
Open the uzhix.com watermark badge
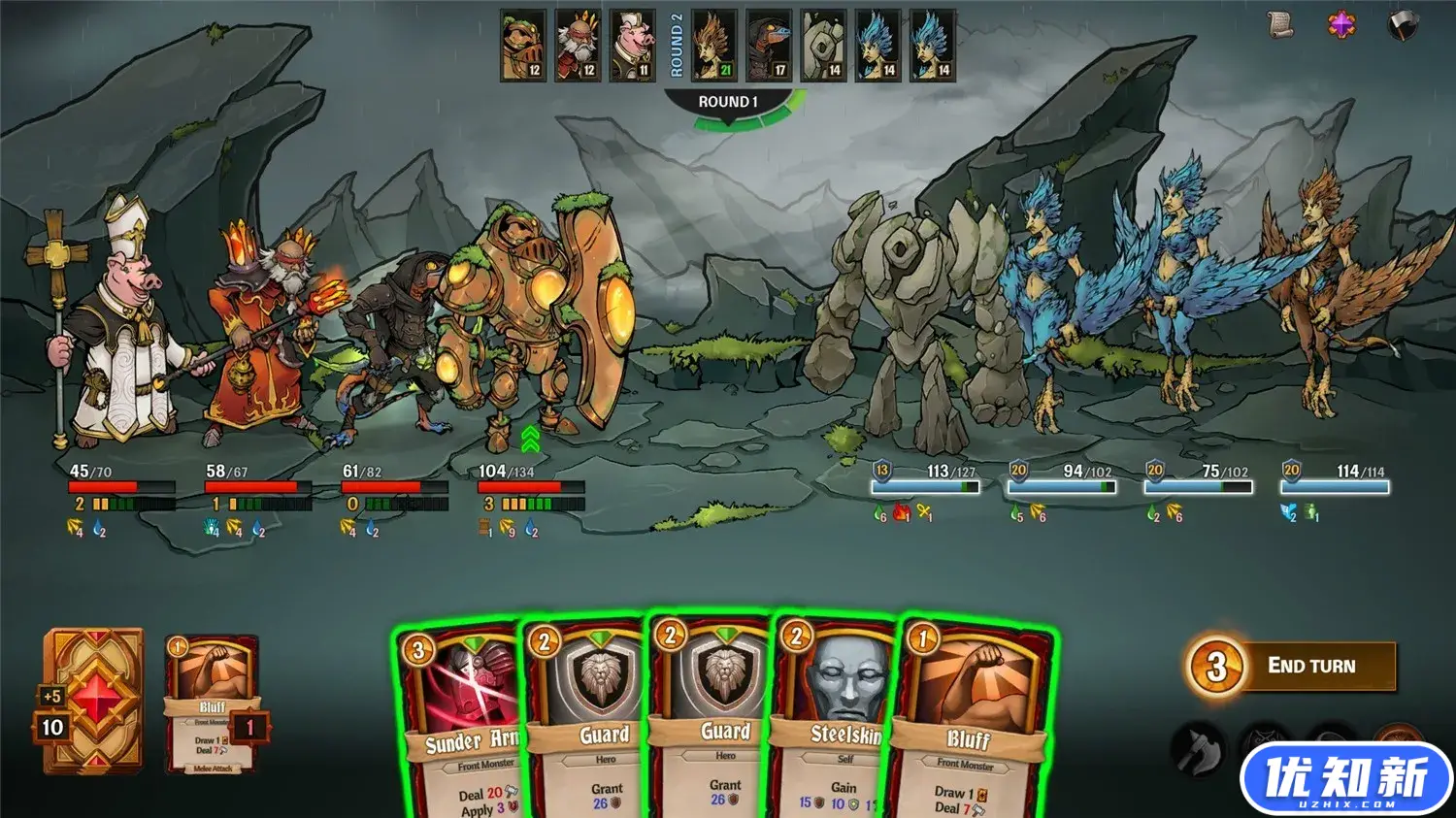[1345, 779]
